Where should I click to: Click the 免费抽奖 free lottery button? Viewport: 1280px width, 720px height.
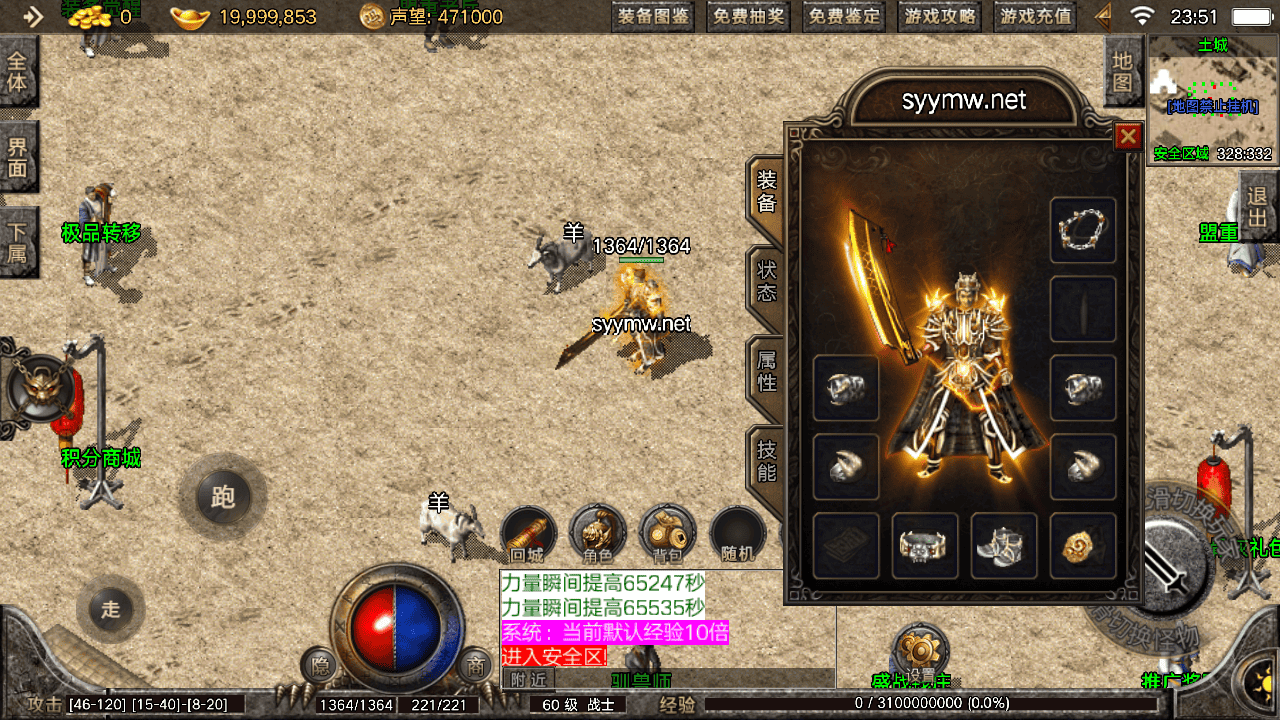749,16
